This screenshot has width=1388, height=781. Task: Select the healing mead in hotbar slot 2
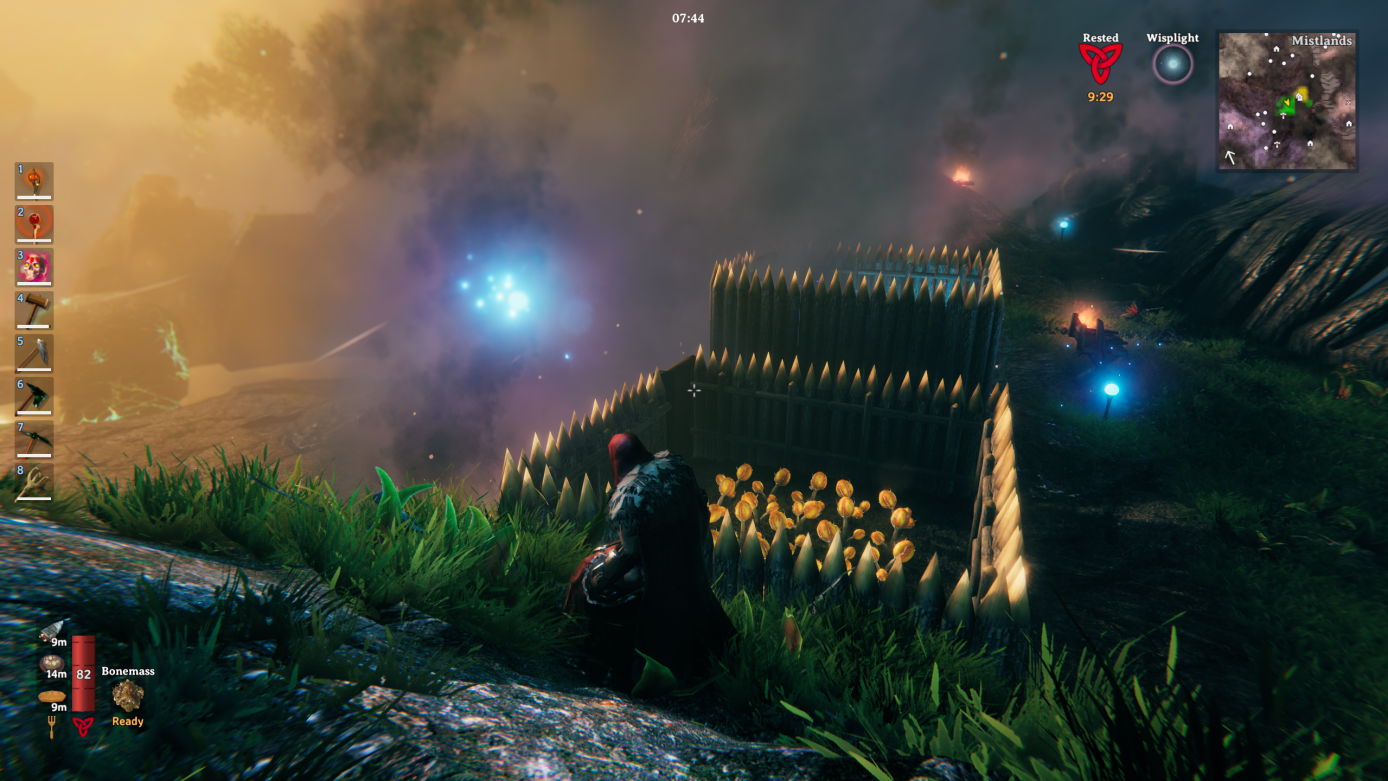click(33, 223)
